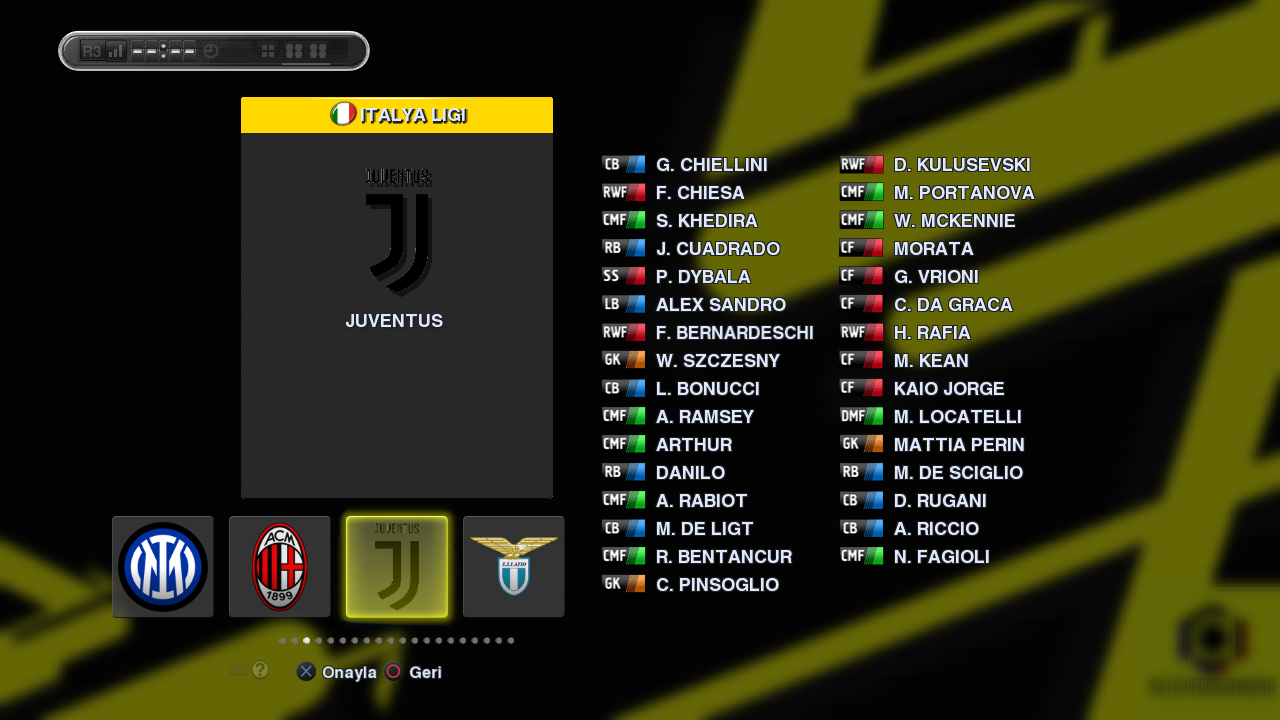Pick the Lazio eagle crest tile
The height and width of the screenshot is (720, 1280).
tap(514, 567)
